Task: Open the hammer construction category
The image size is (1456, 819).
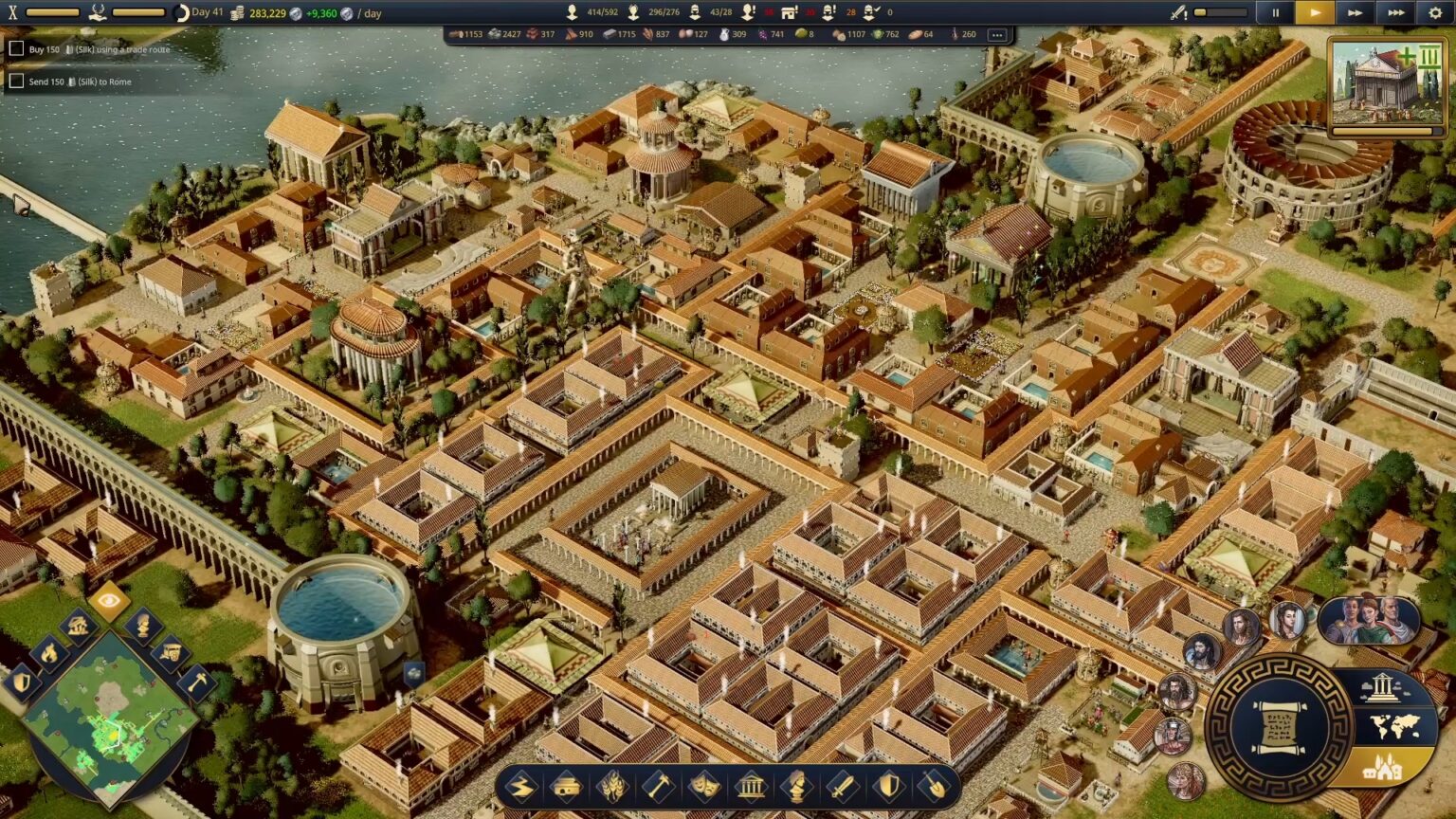Action: (659, 787)
